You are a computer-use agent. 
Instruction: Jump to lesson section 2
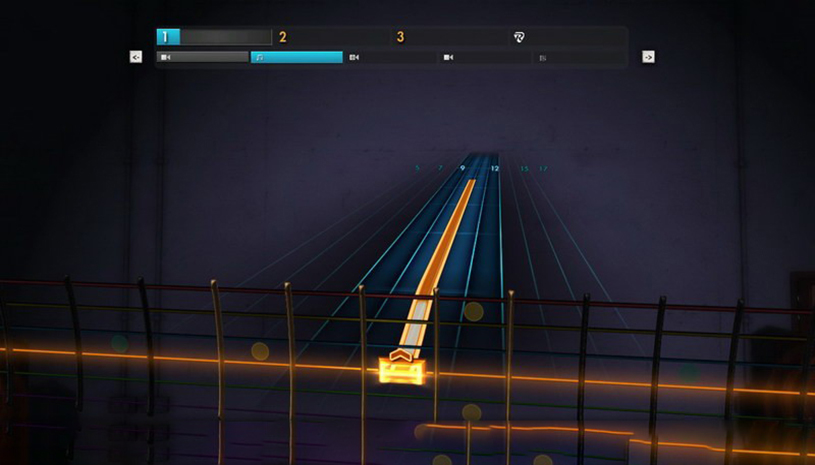283,37
